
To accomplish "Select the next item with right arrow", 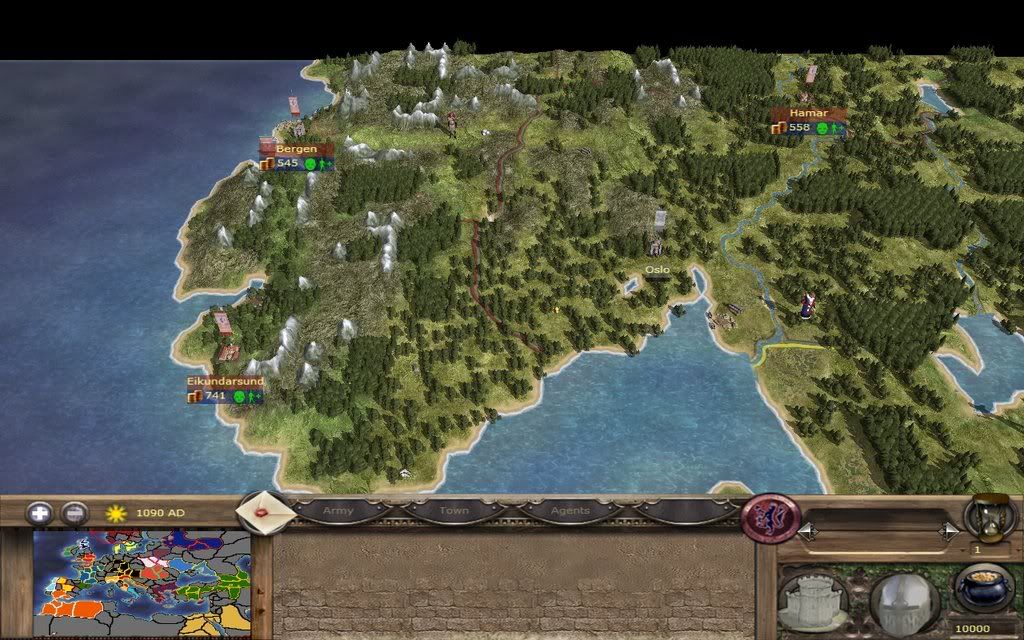I will [949, 533].
